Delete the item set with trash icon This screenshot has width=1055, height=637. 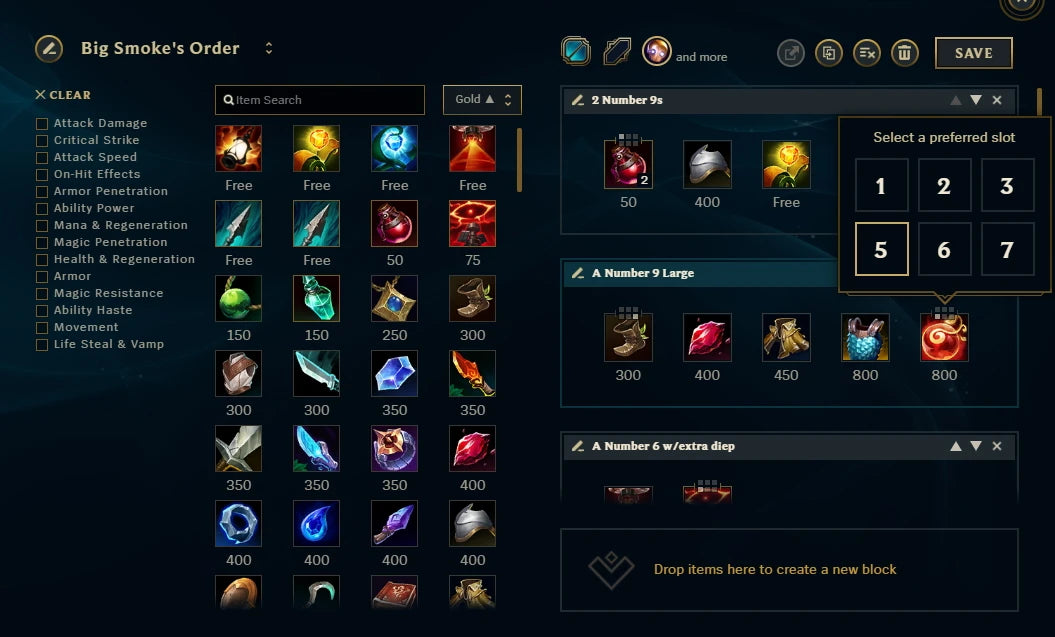[x=904, y=53]
